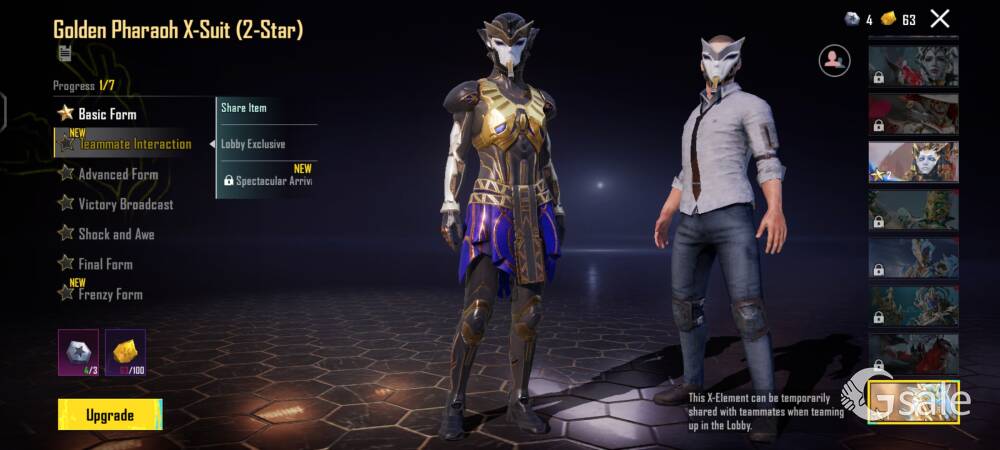Select the 2-star blue-faced suit thumbnail
Screen dimensions: 1000x450
tap(913, 162)
